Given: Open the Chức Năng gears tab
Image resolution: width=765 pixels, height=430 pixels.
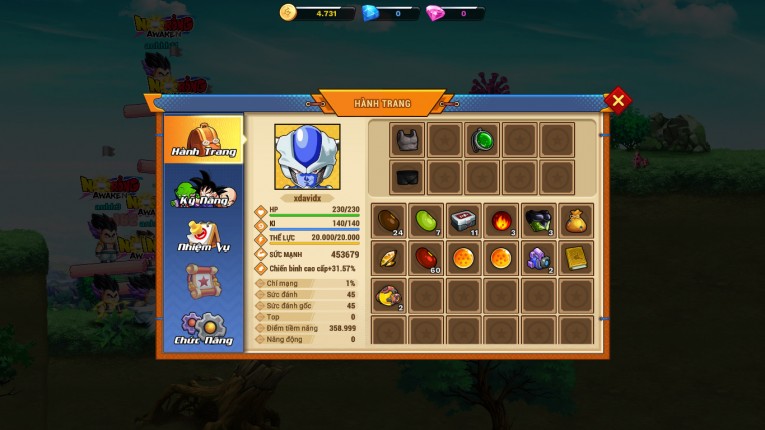Looking at the screenshot, I should 203,329.
